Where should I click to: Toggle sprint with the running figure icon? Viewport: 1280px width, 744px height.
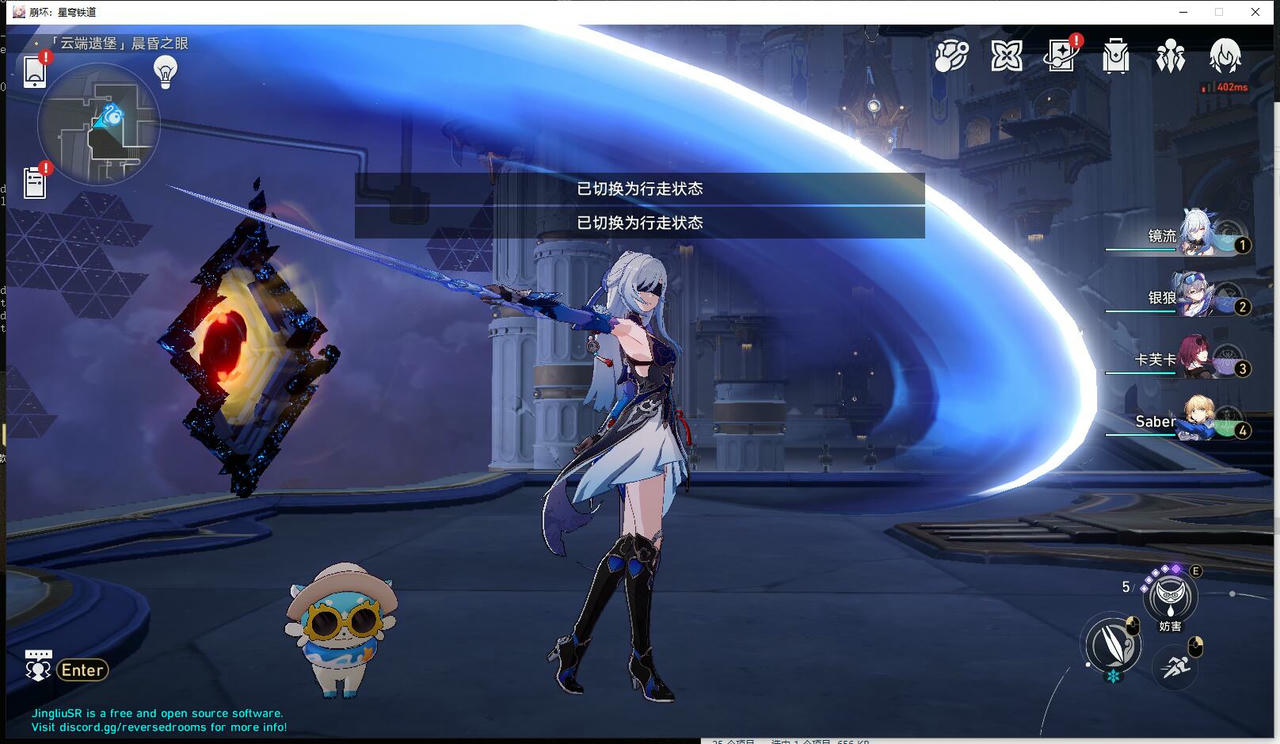[1175, 667]
